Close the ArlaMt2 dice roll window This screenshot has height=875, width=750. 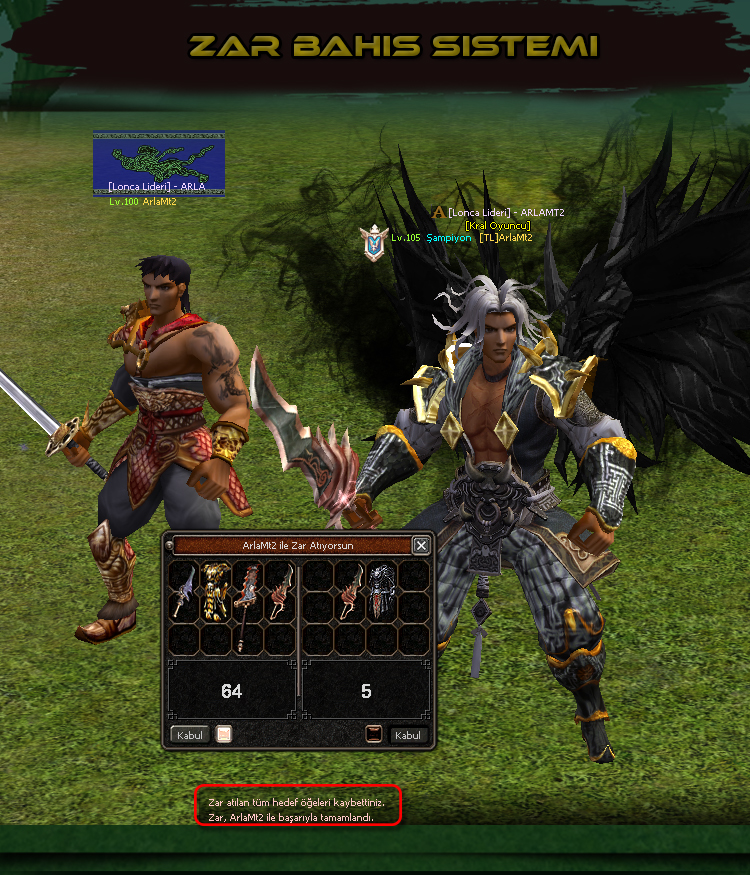click(421, 545)
